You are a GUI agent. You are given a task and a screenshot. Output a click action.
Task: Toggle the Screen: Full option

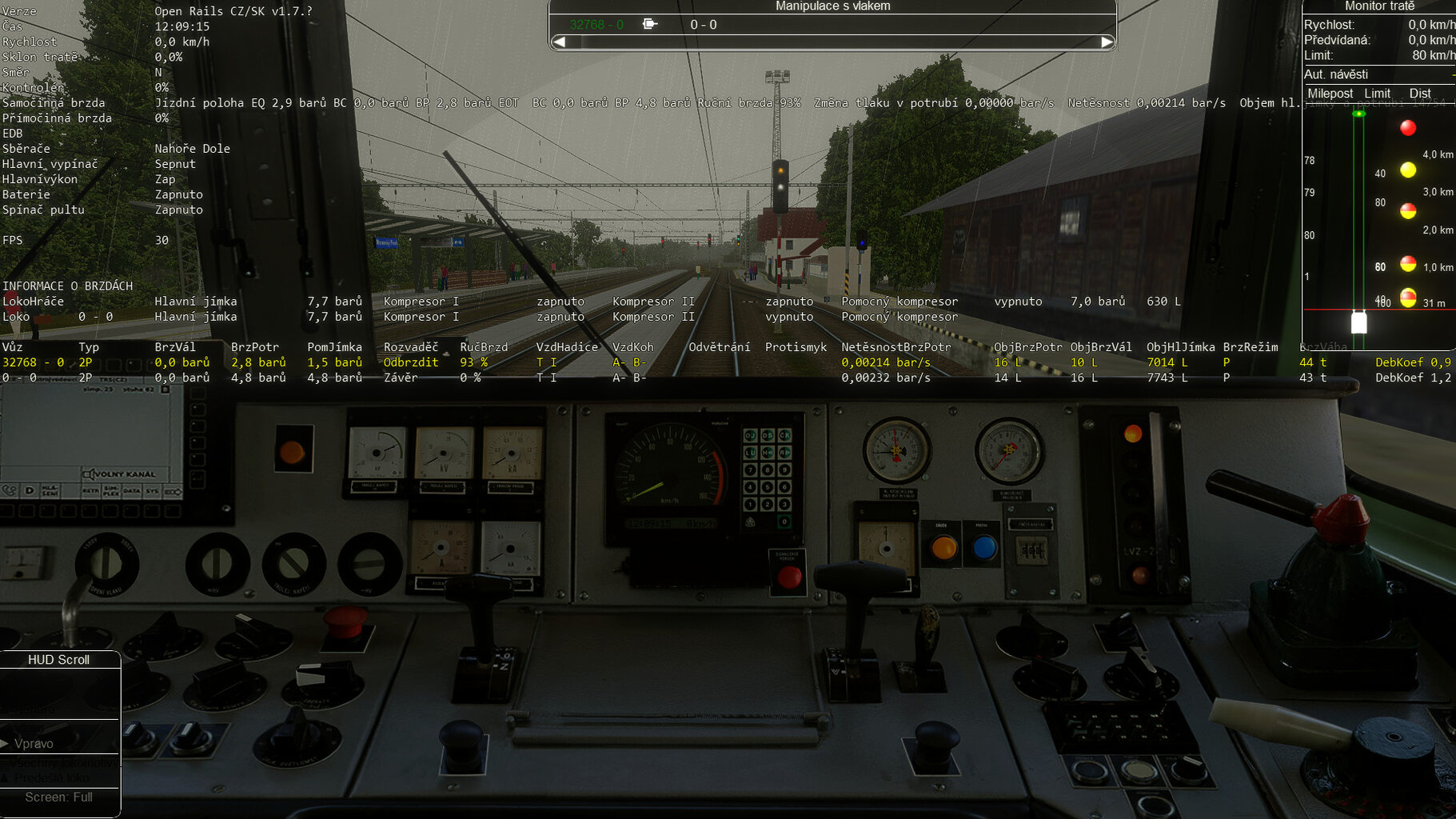pyautogui.click(x=58, y=797)
